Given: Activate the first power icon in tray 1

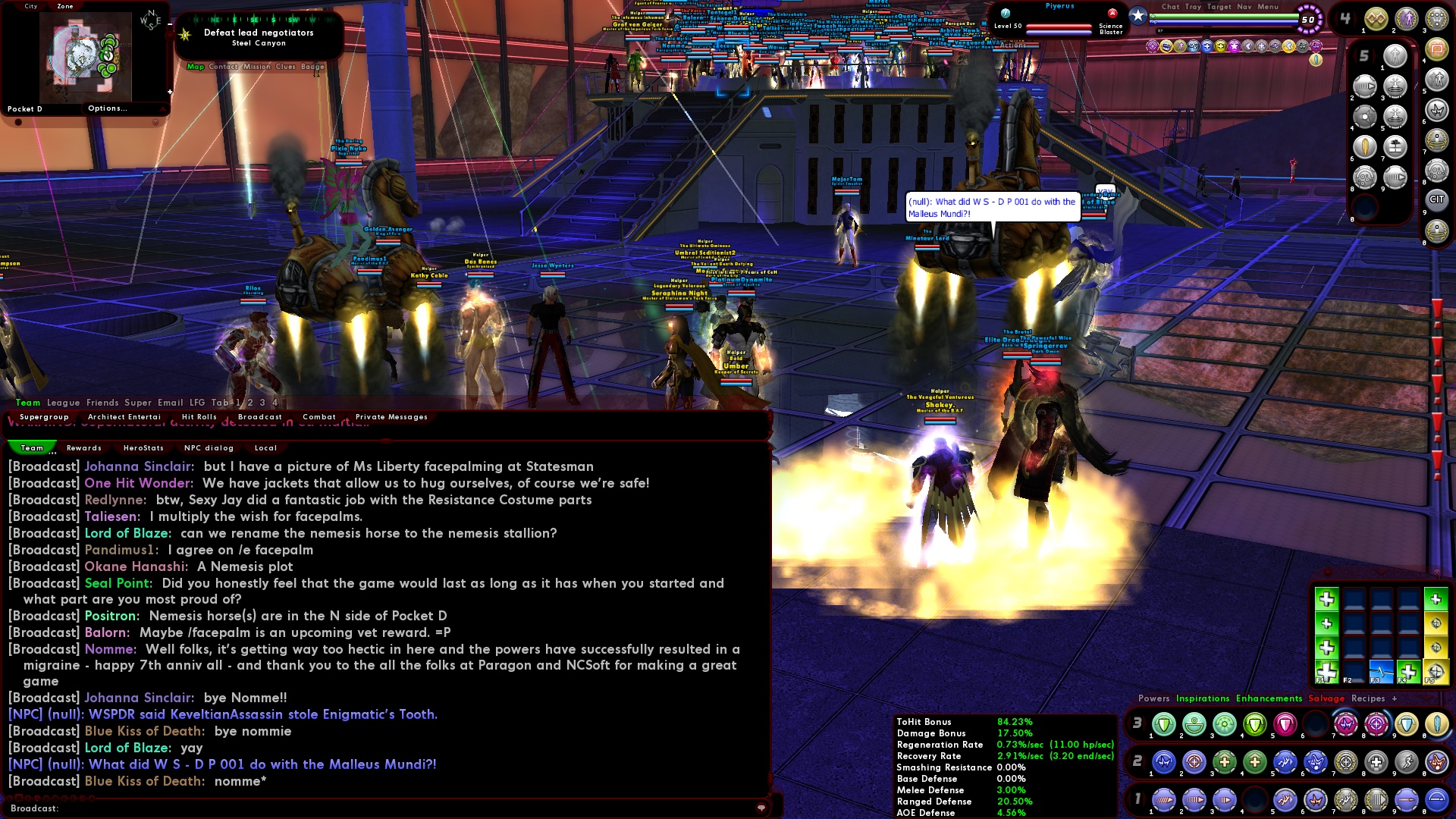Looking at the screenshot, I should (1163, 799).
